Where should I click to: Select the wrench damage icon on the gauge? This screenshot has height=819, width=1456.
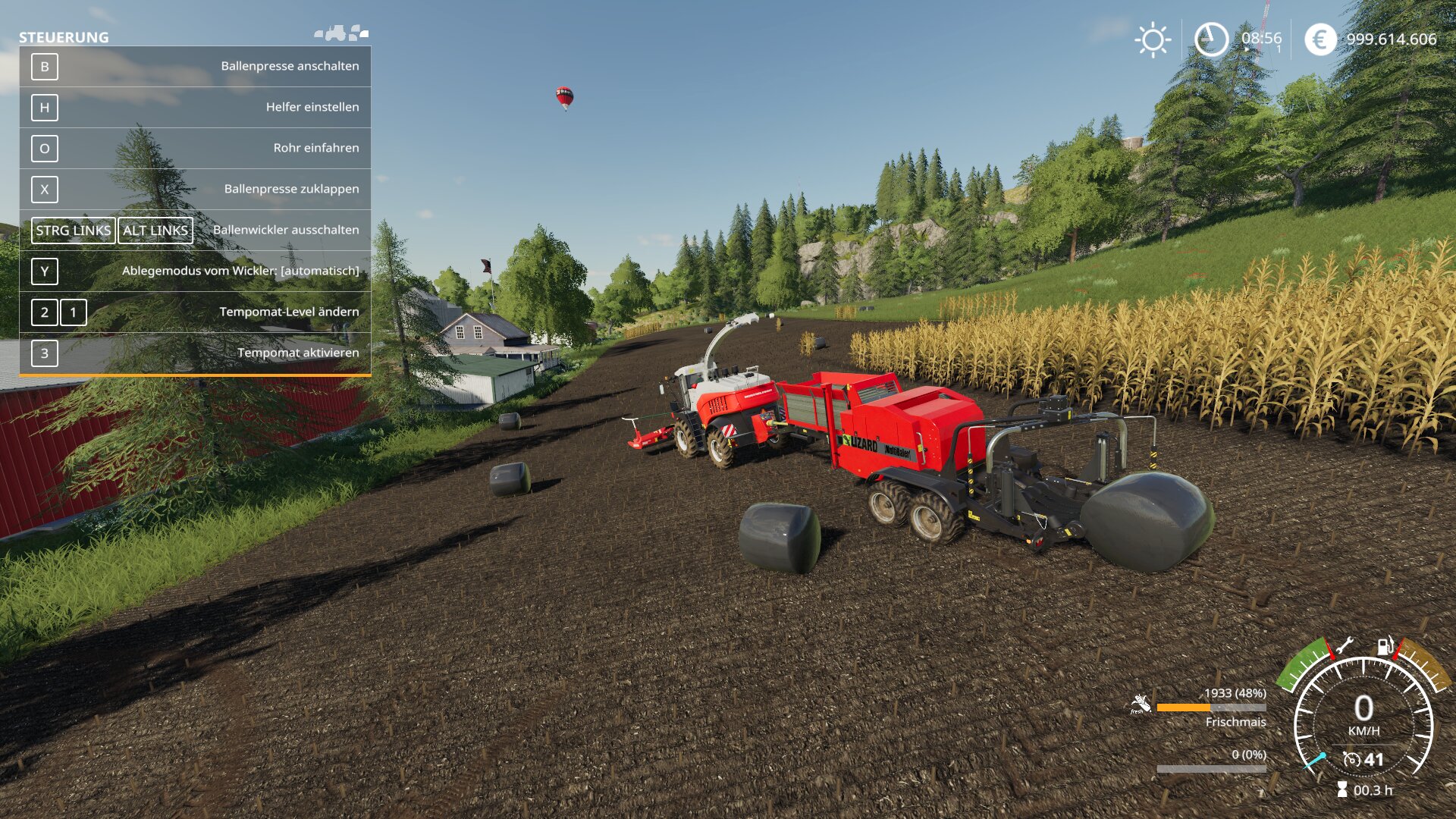point(1343,646)
